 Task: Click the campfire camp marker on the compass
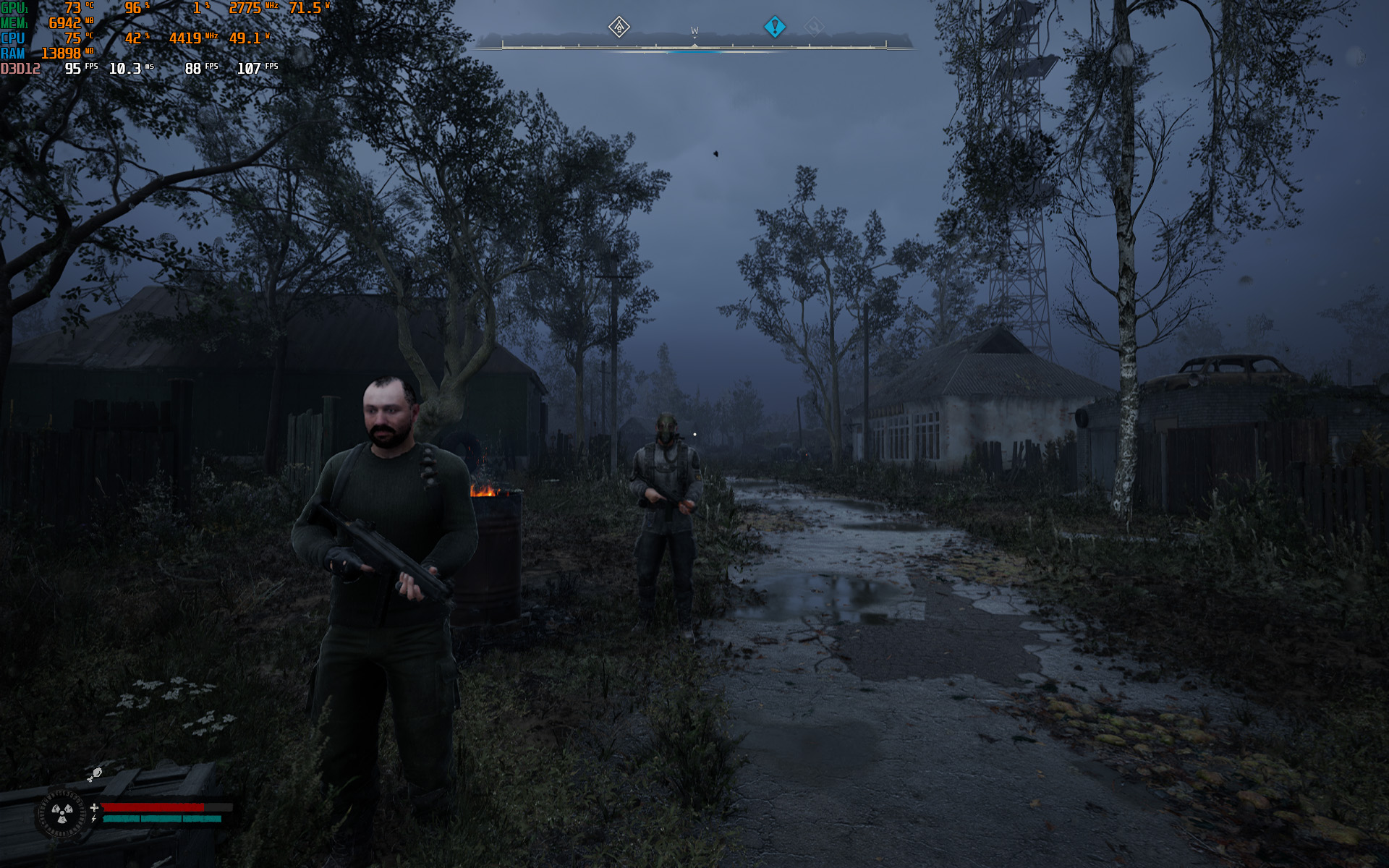pyautogui.click(x=619, y=27)
